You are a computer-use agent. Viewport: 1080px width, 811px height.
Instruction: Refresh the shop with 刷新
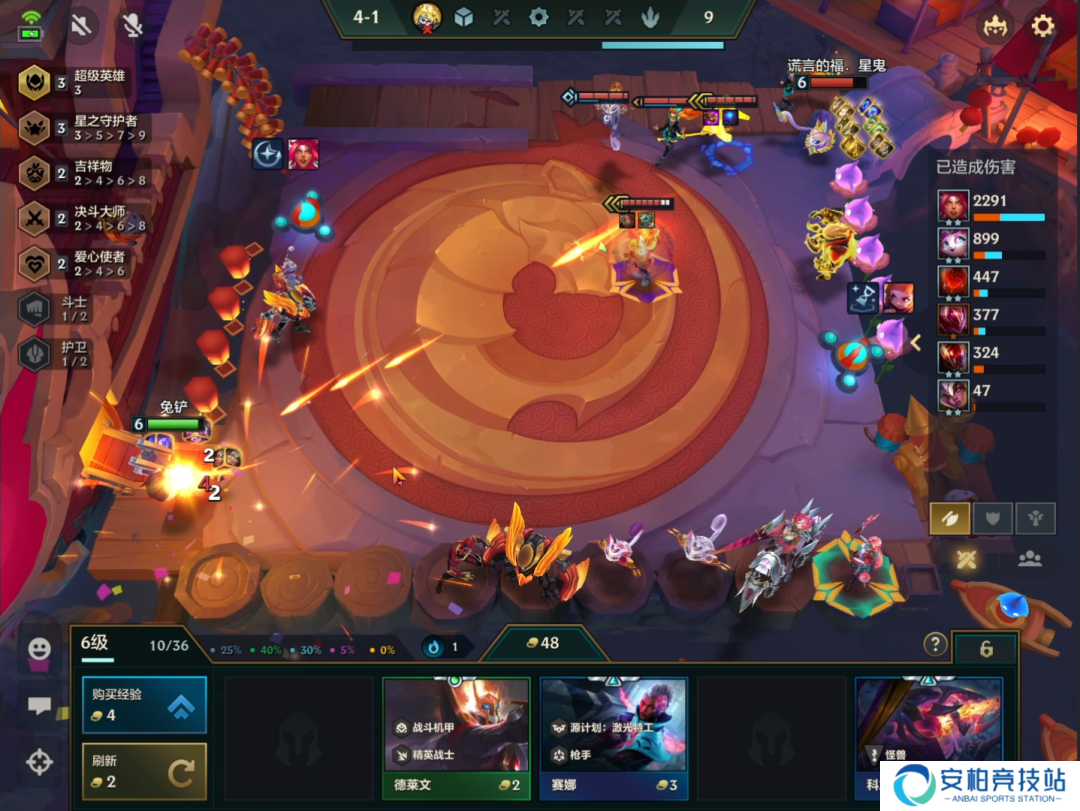click(144, 771)
